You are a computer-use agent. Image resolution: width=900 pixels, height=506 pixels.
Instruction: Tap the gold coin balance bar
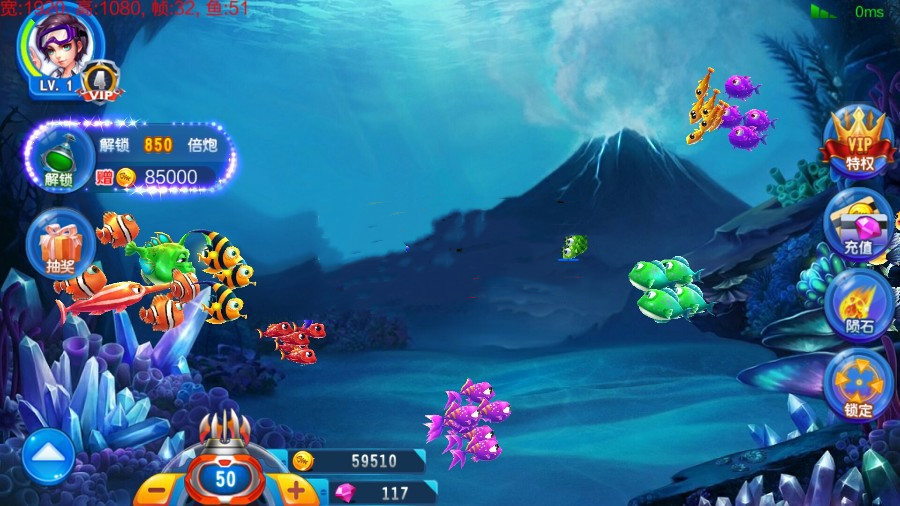[360, 461]
